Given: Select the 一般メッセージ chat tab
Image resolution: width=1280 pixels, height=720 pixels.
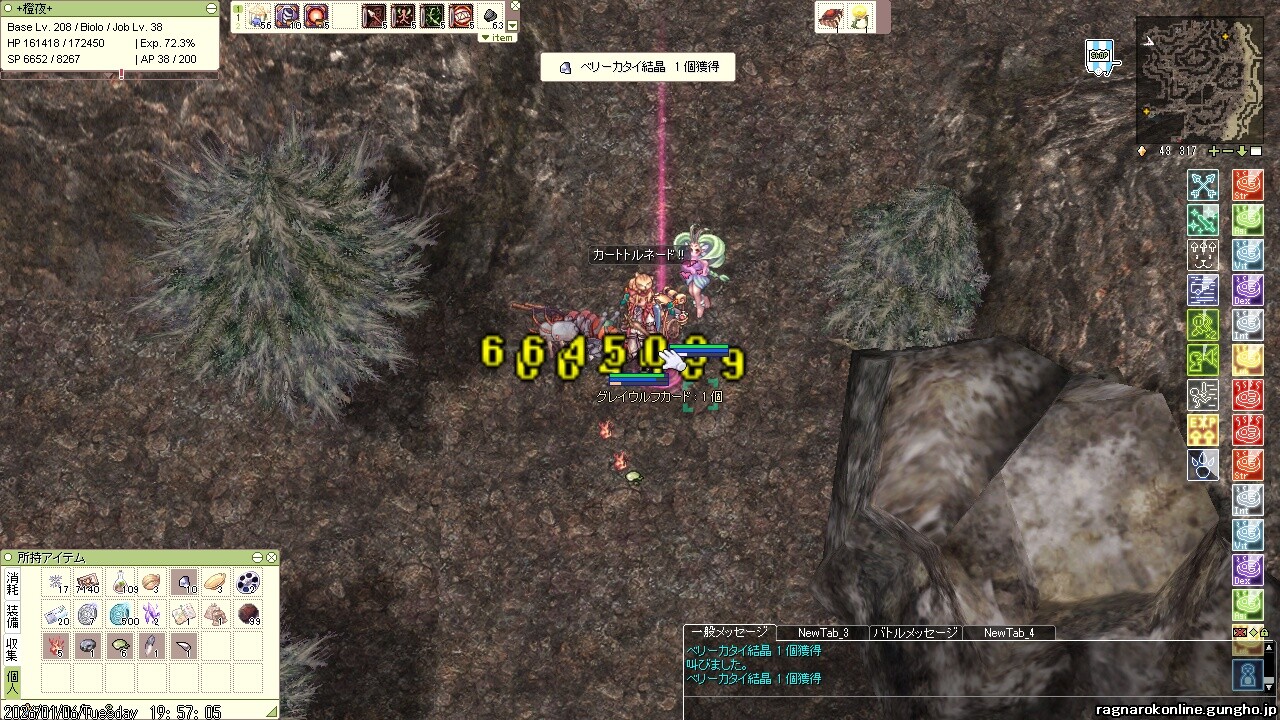Looking at the screenshot, I should 729,632.
